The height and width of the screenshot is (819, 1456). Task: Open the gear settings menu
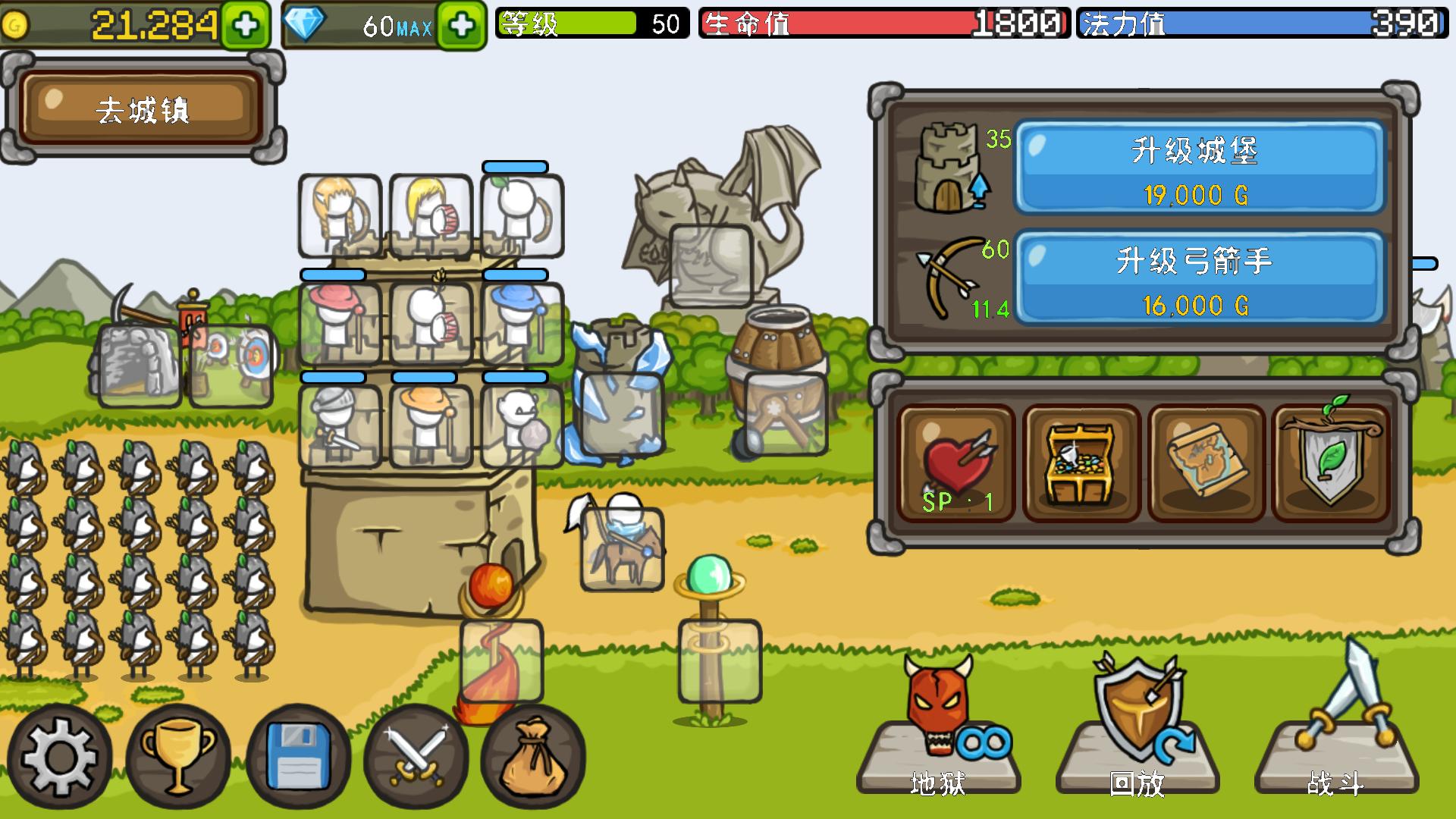pos(59,757)
